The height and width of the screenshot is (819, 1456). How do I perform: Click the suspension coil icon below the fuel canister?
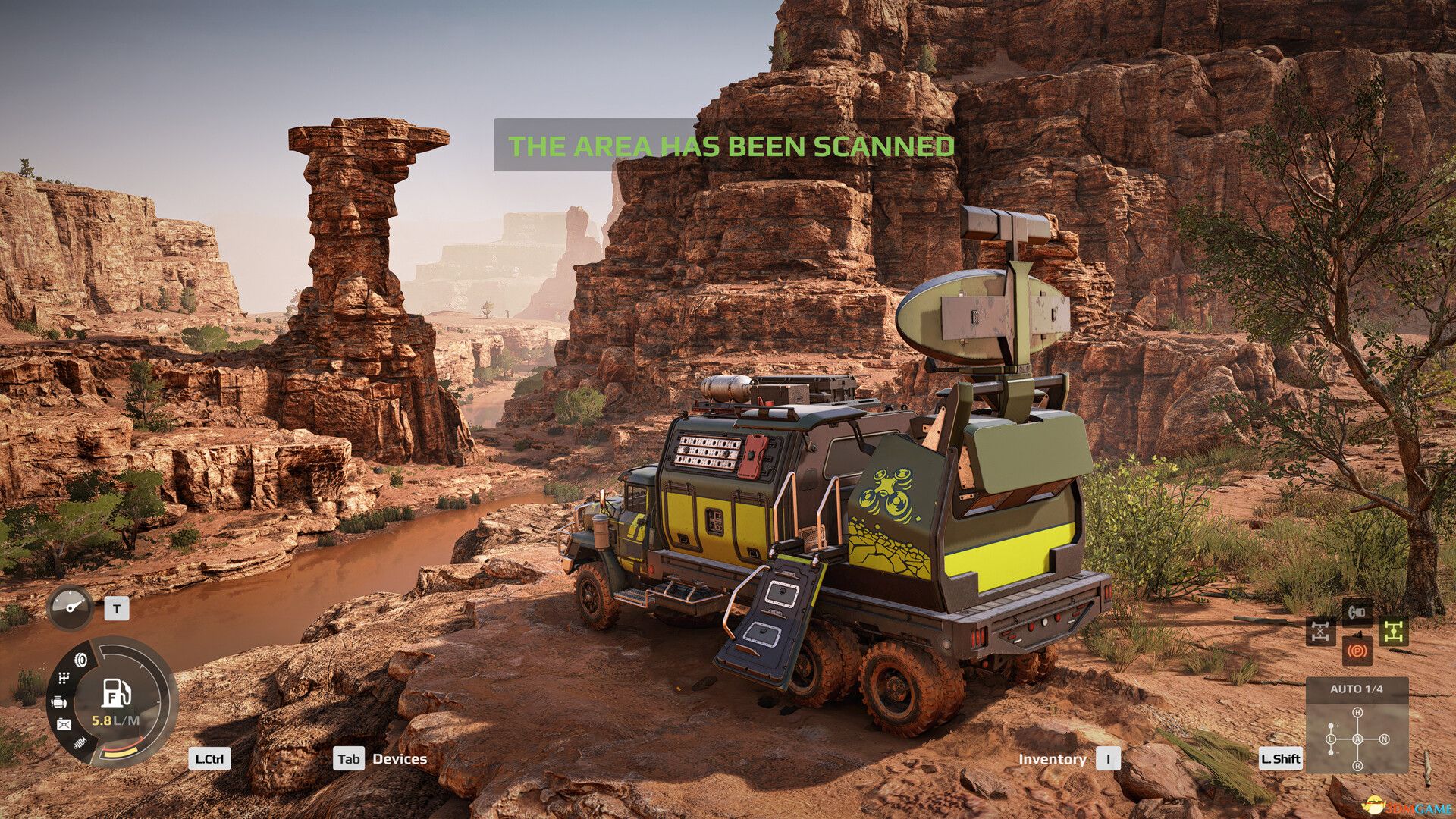[80, 742]
